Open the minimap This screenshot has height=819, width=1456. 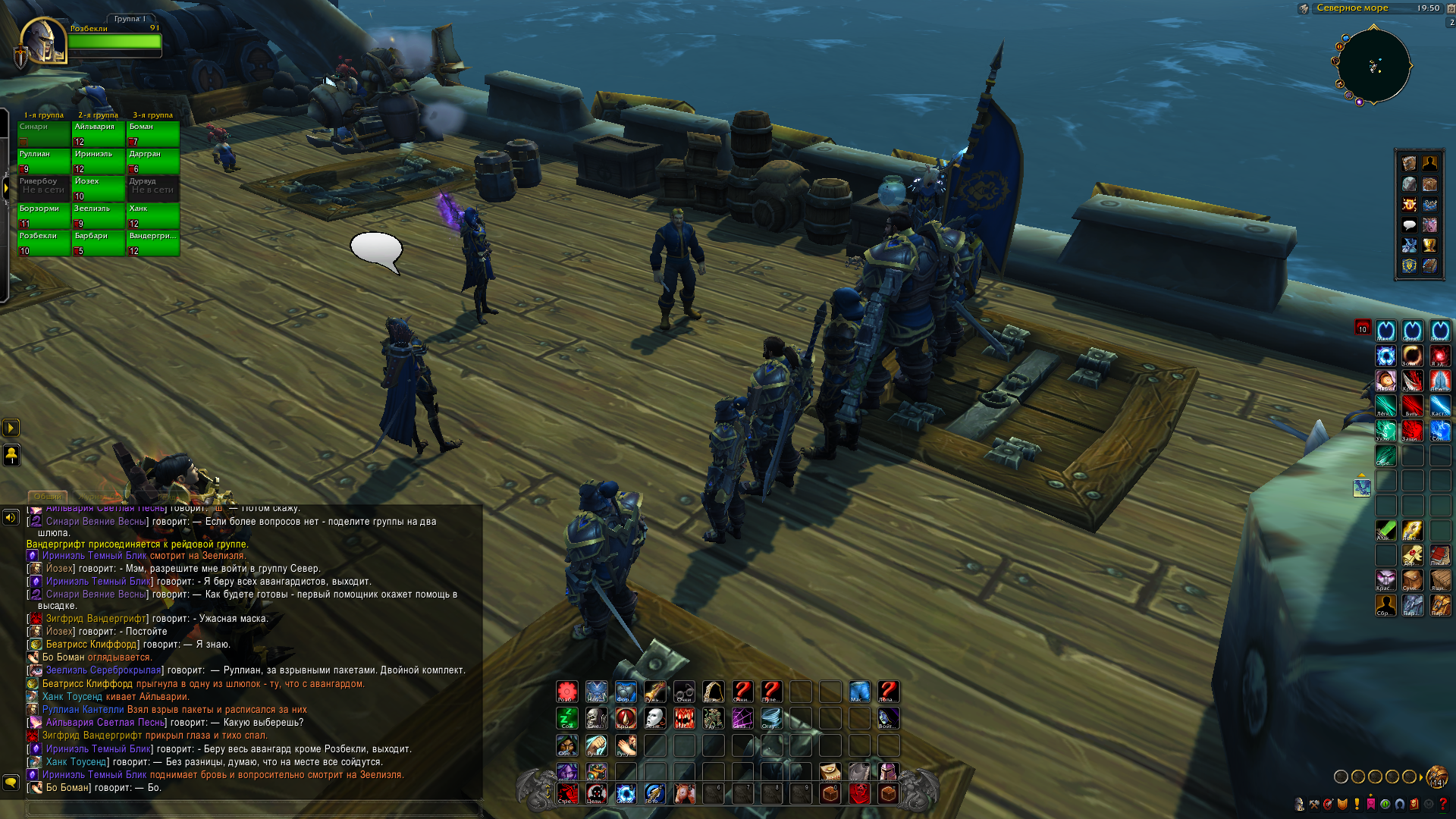[x=1373, y=65]
